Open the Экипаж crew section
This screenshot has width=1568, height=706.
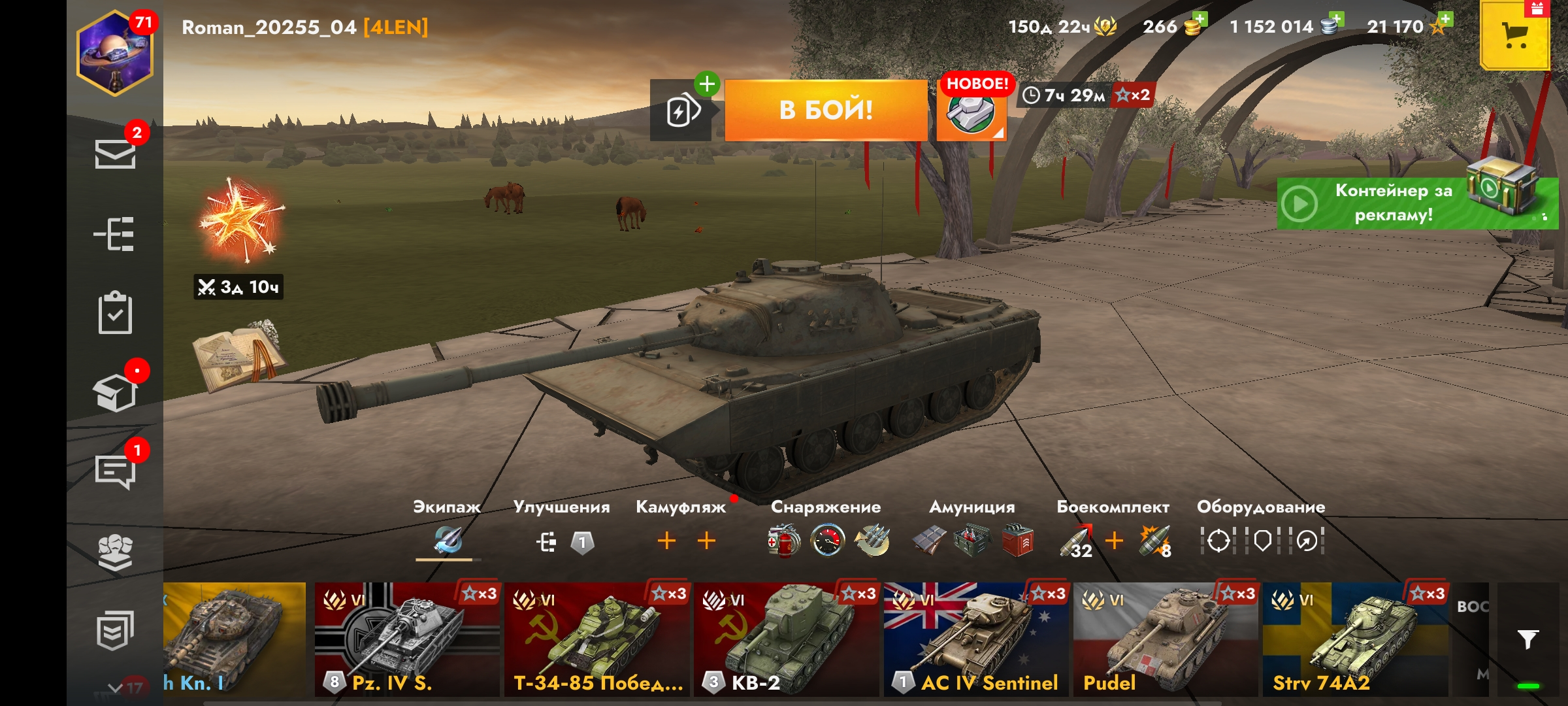pyautogui.click(x=448, y=540)
